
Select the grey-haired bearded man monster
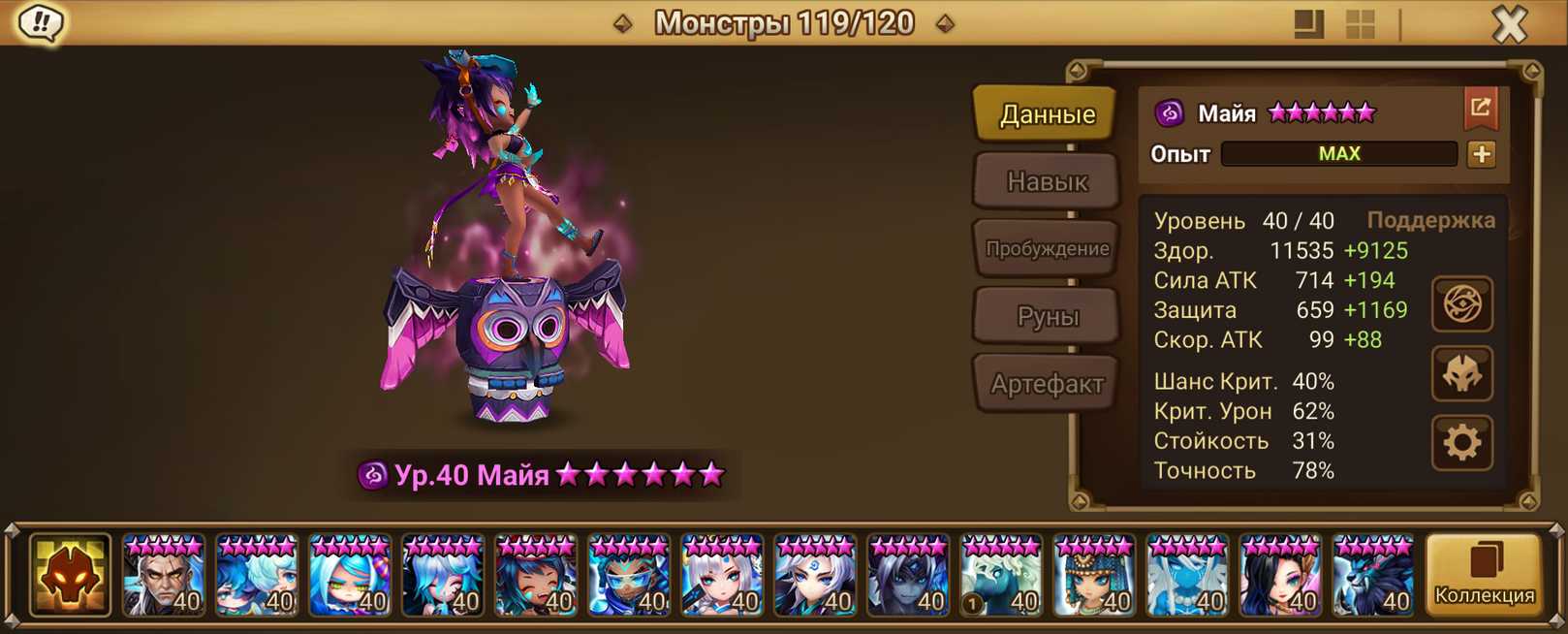tap(163, 577)
